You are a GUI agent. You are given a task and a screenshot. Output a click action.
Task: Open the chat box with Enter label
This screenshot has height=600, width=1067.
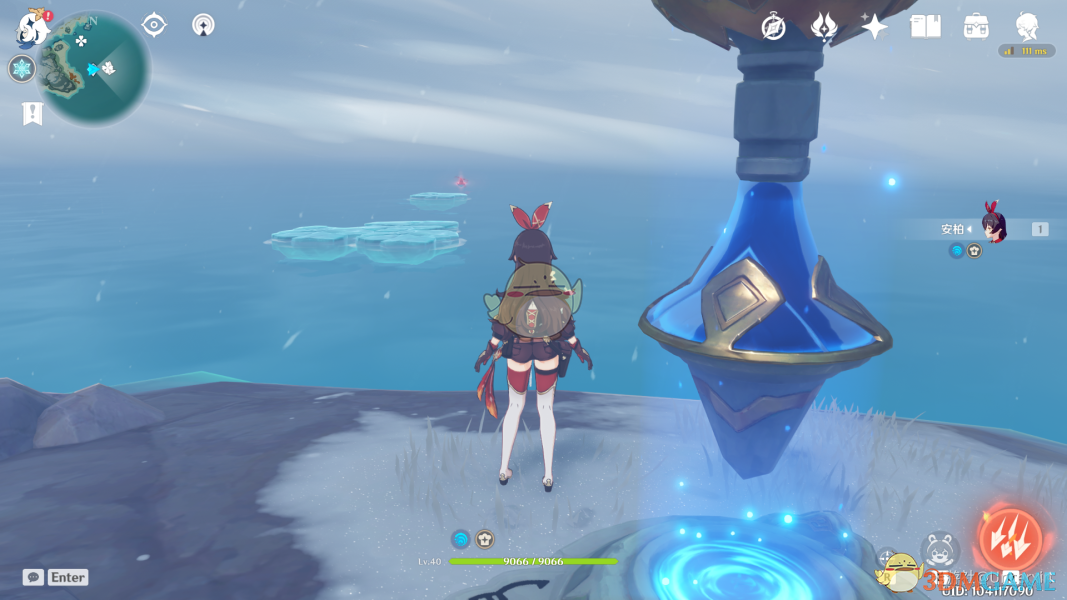coord(56,577)
